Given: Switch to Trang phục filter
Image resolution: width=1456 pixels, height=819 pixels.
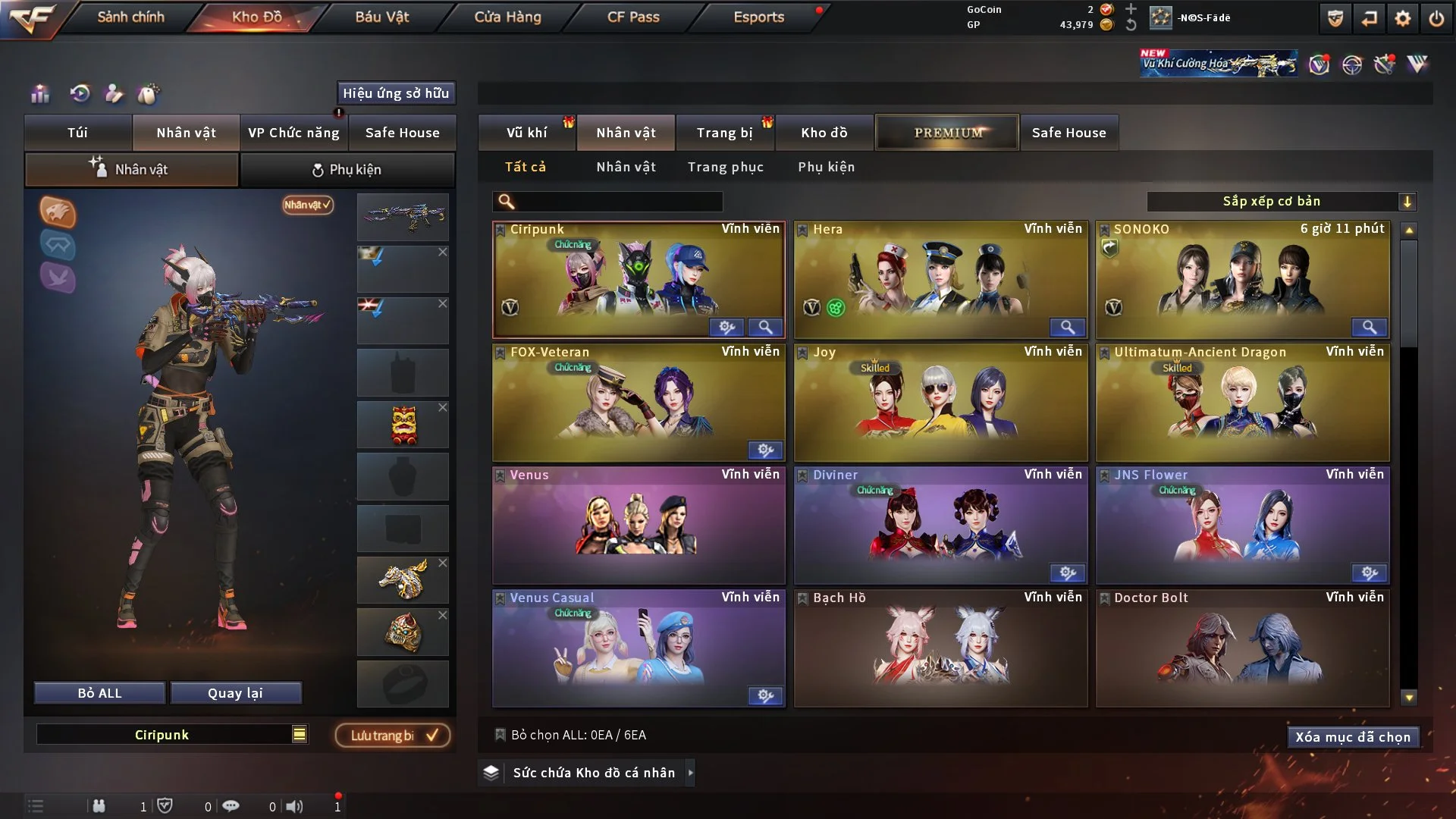Looking at the screenshot, I should [x=725, y=167].
